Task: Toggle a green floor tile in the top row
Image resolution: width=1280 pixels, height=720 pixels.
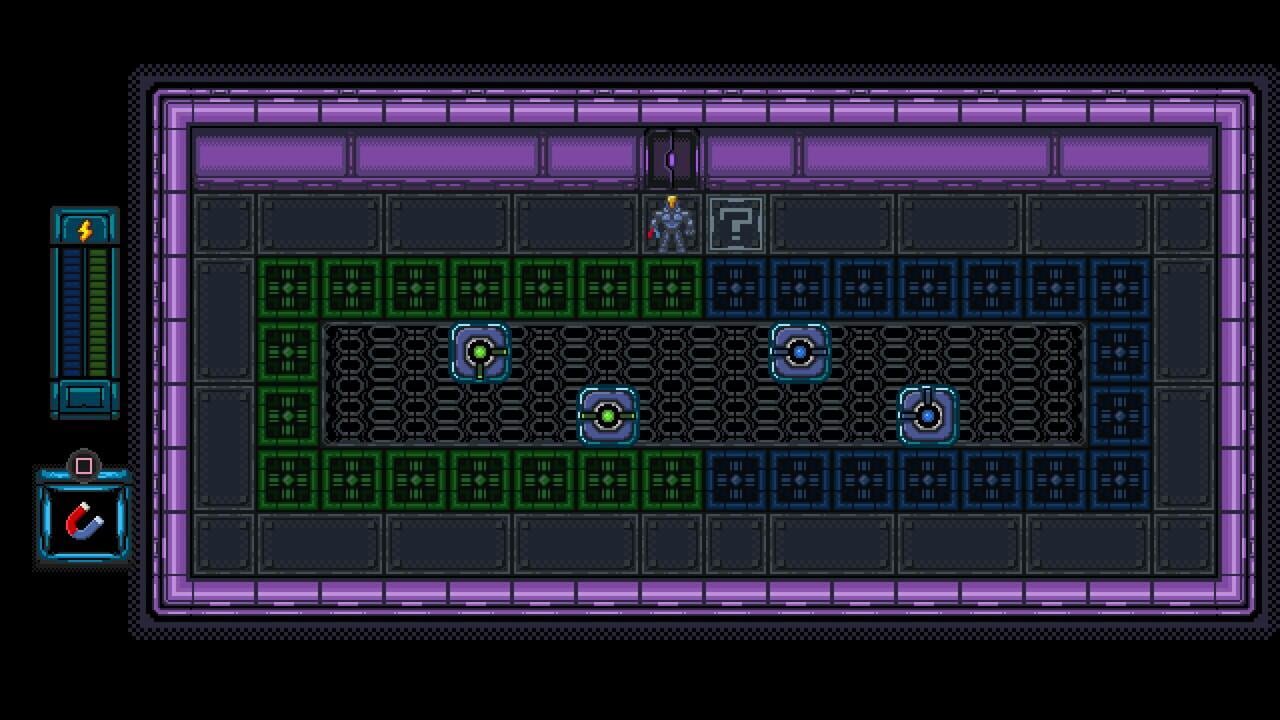Action: (417, 290)
